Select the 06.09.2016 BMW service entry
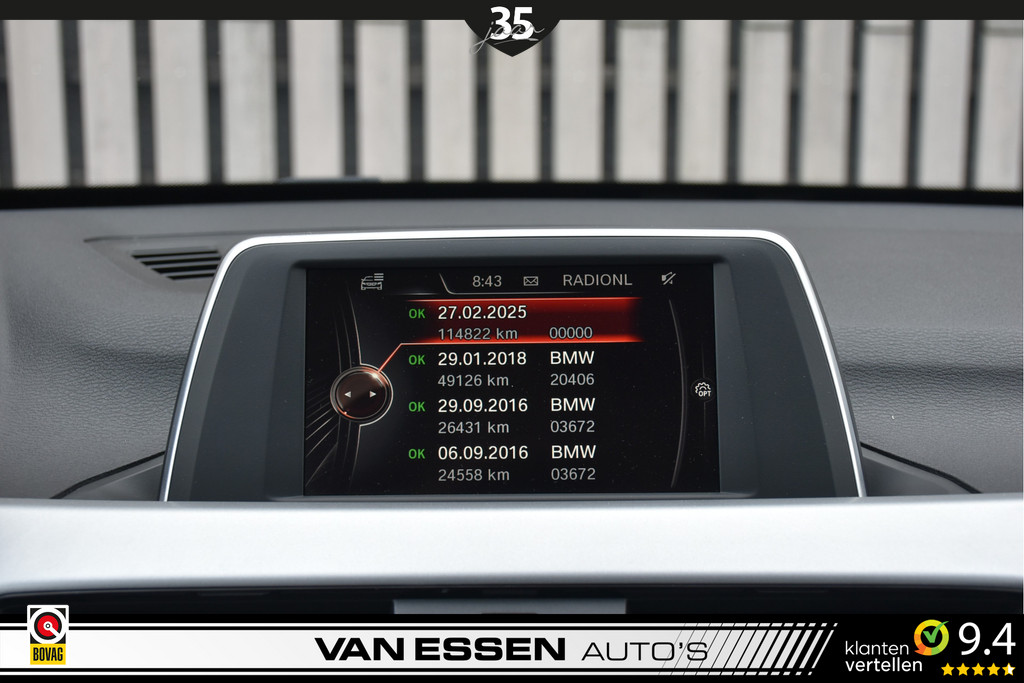The image size is (1024, 683). (515, 463)
